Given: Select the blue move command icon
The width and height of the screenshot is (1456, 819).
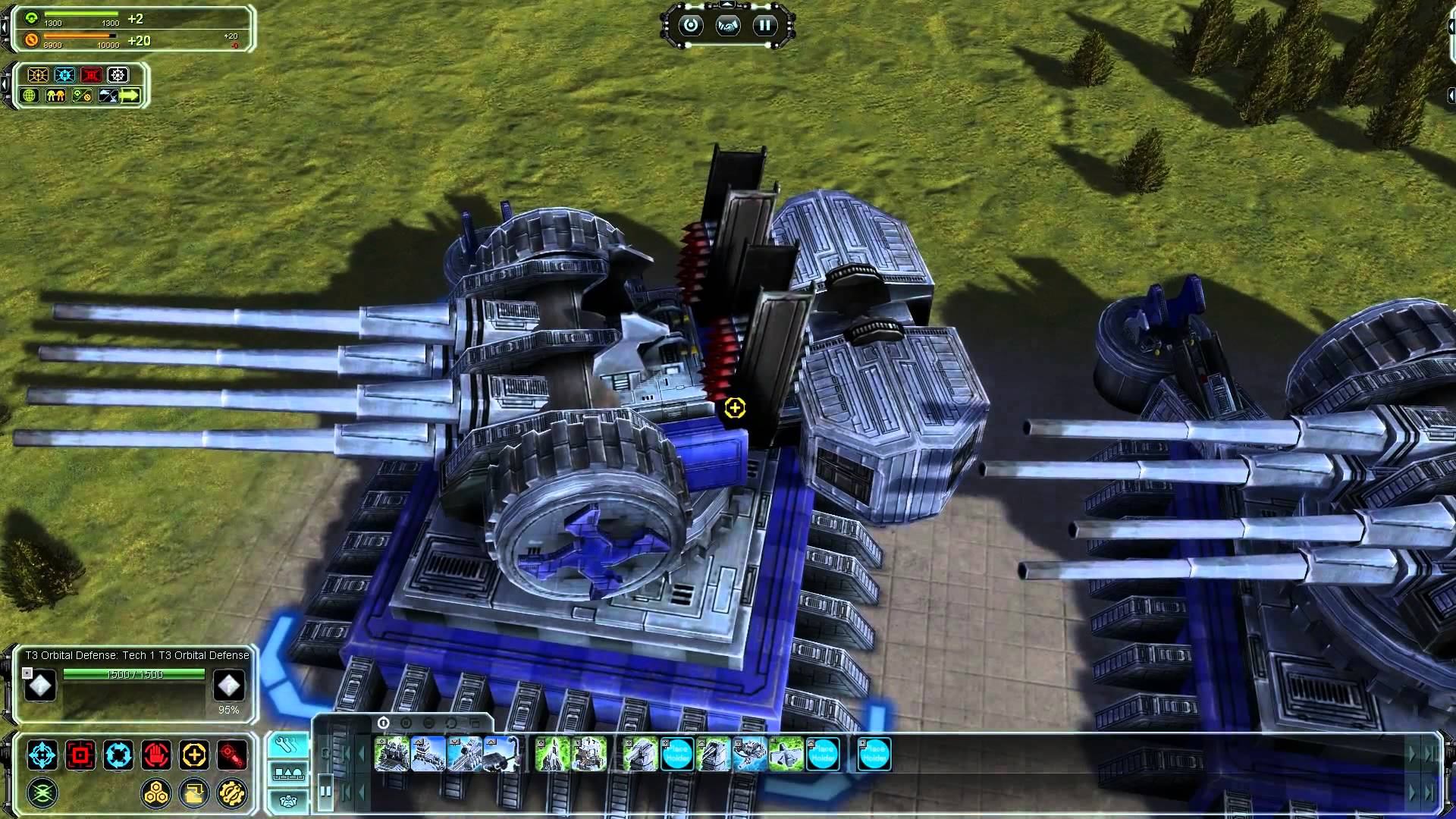Looking at the screenshot, I should click(42, 755).
